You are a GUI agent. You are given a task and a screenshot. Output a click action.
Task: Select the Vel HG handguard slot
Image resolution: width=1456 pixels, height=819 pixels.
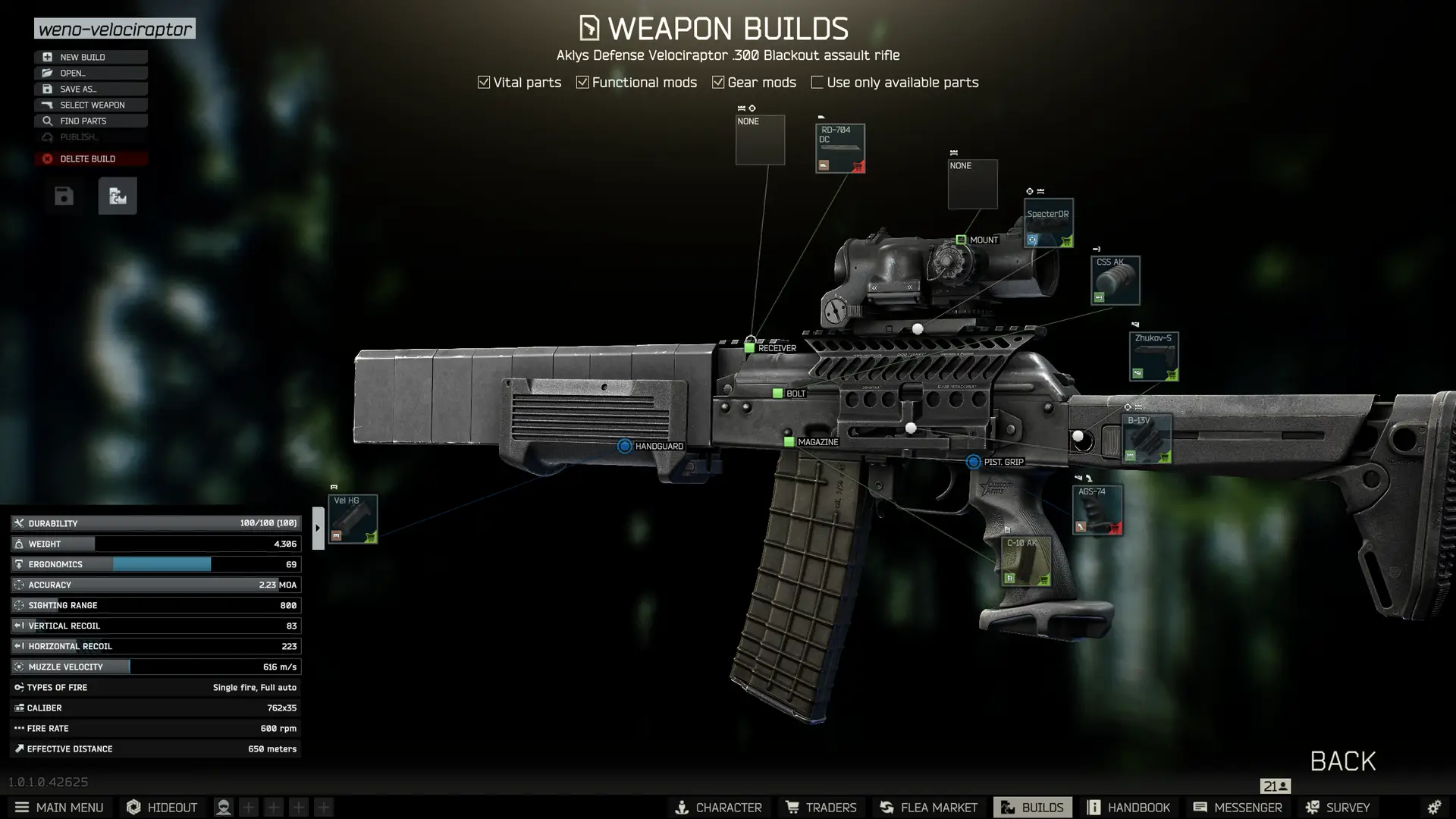click(353, 519)
